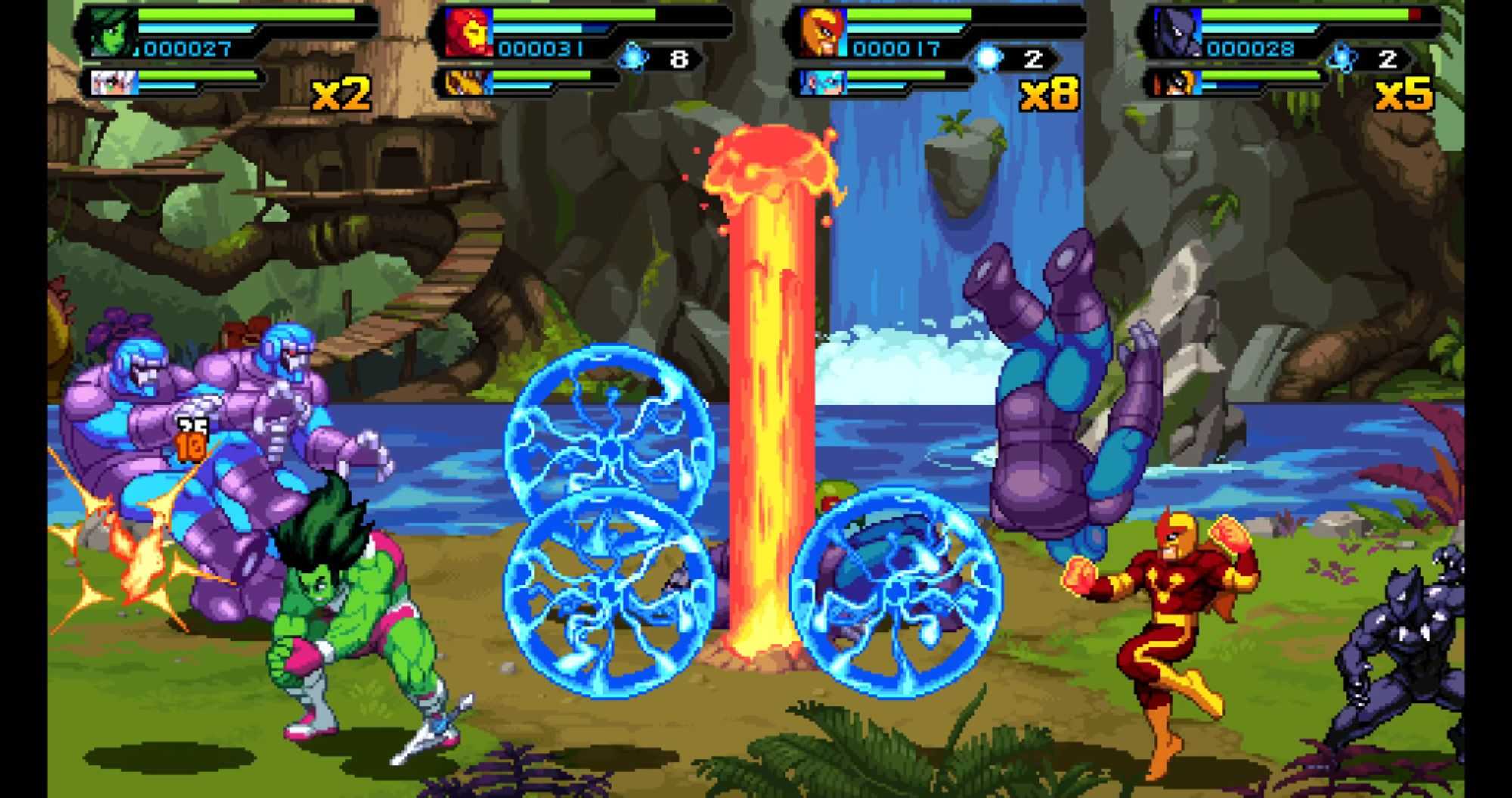Click the glowing blue orb icon beside Nova's score
Image resolution: width=1512 pixels, height=798 pixels.
coord(987,57)
